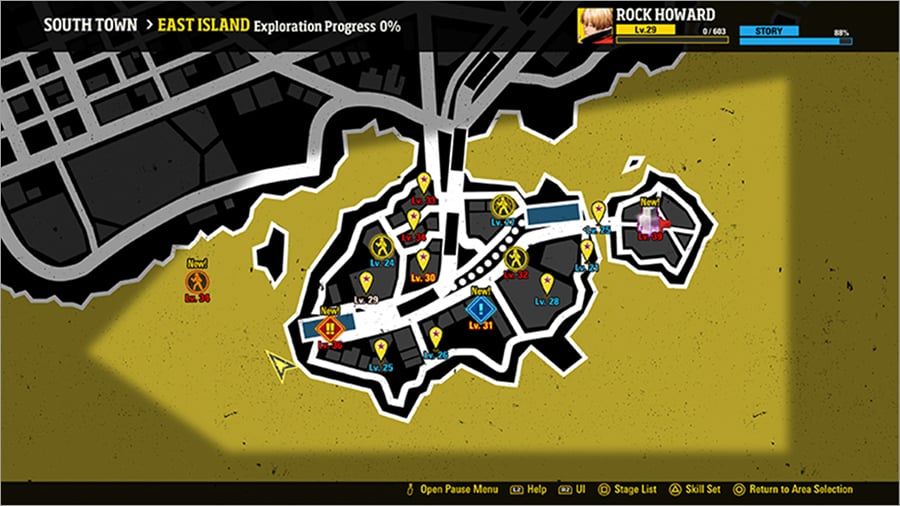900x506 pixels.
Task: Click Rock Howard's character portrait
Action: tap(595, 23)
